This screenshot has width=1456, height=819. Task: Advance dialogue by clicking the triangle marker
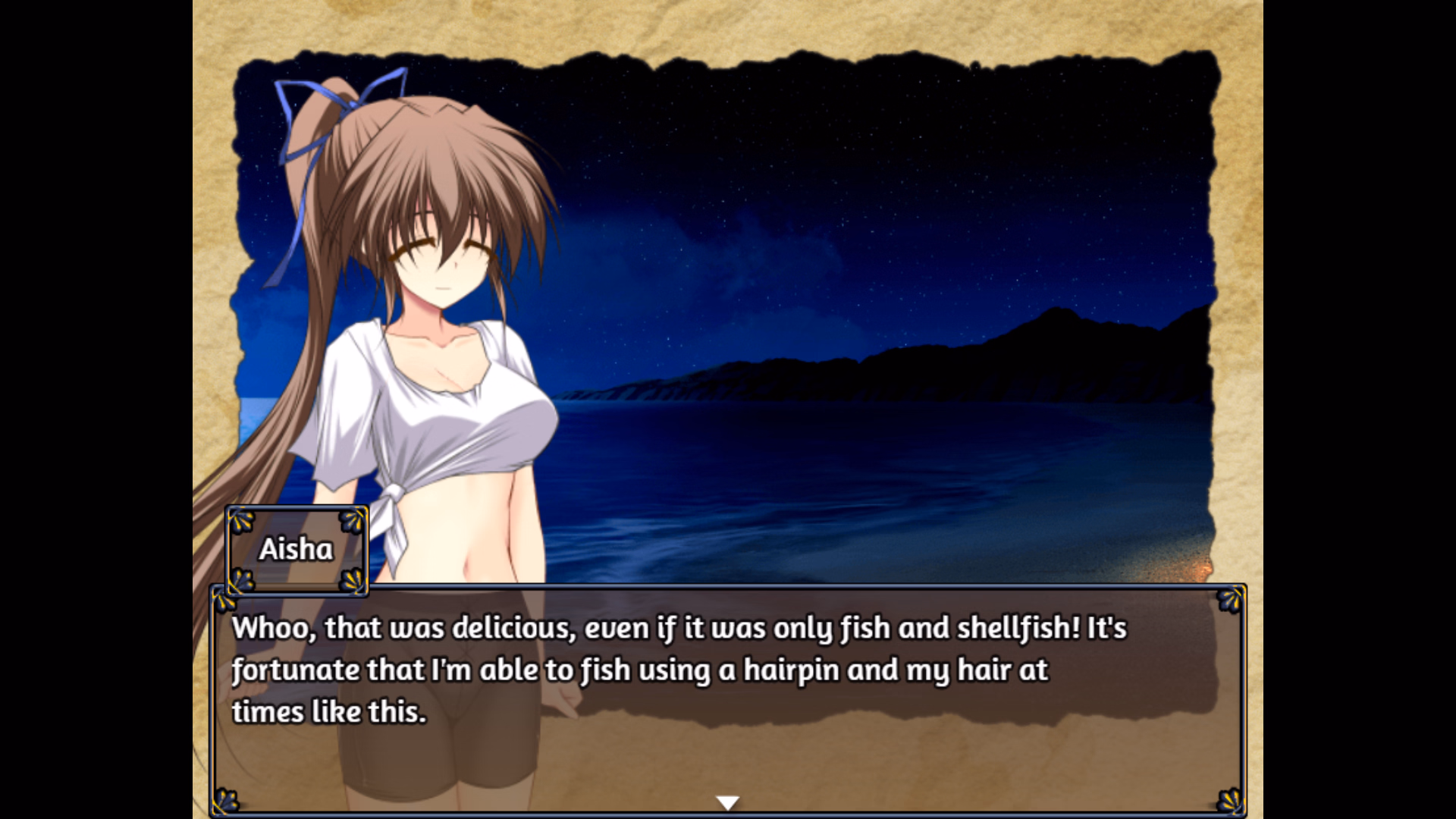727,802
